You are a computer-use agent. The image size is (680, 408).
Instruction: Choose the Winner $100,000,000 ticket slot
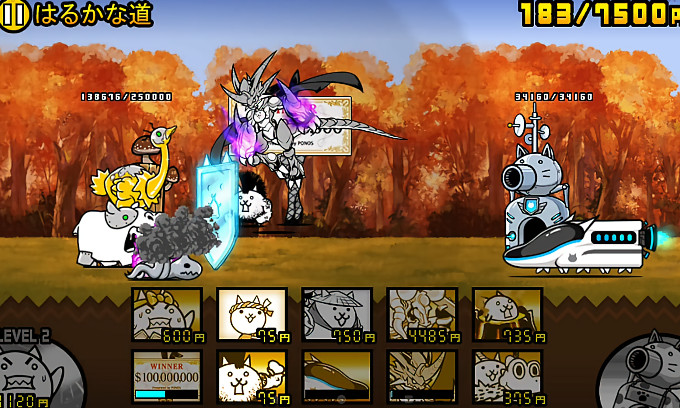click(x=167, y=376)
